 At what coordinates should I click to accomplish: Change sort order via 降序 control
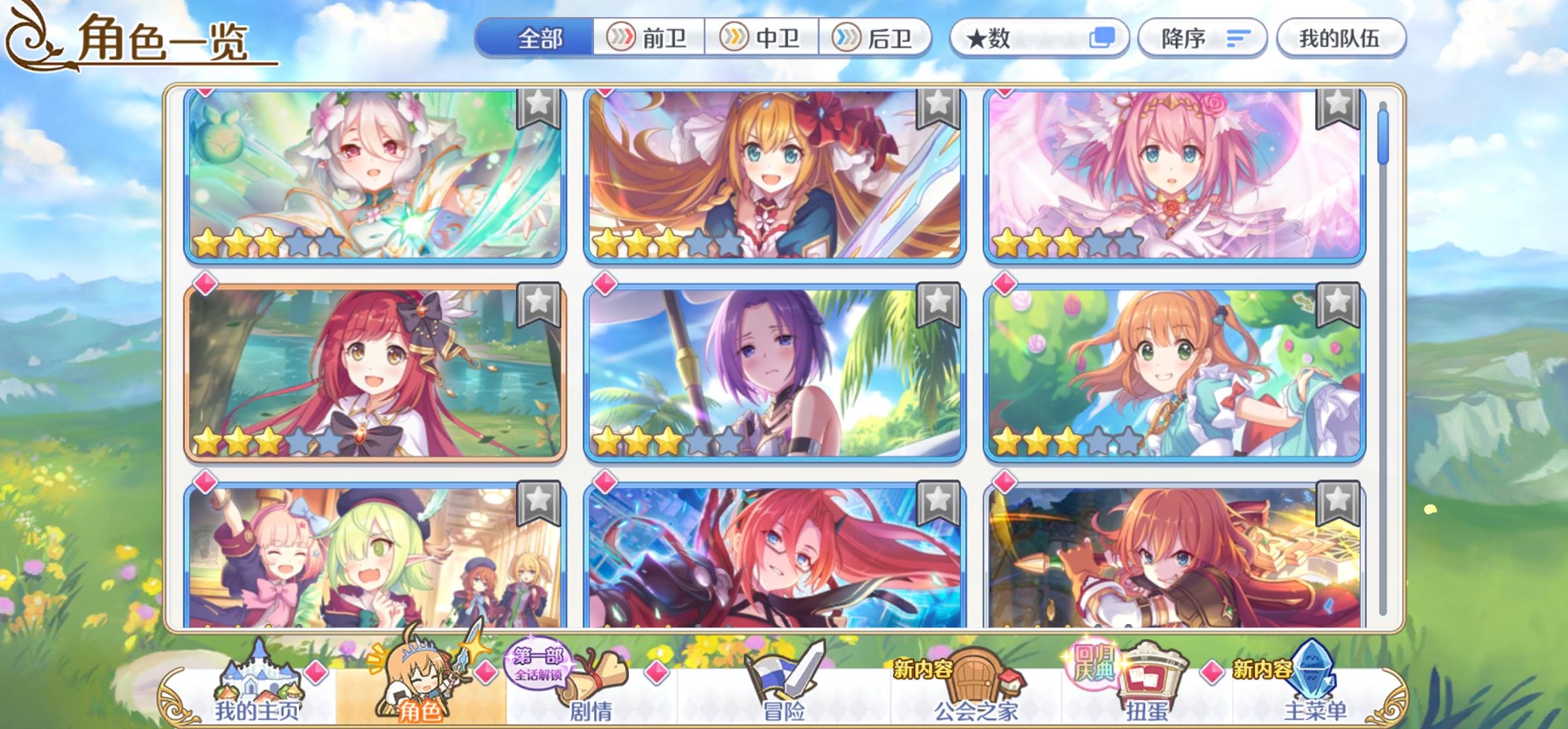tap(1201, 38)
